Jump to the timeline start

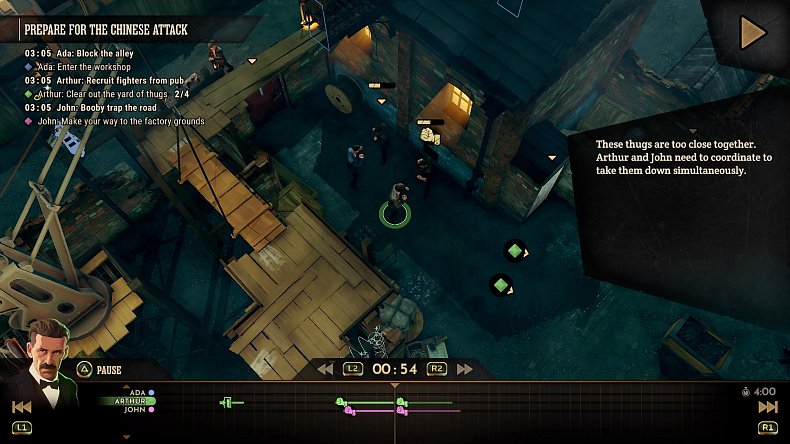(21, 407)
